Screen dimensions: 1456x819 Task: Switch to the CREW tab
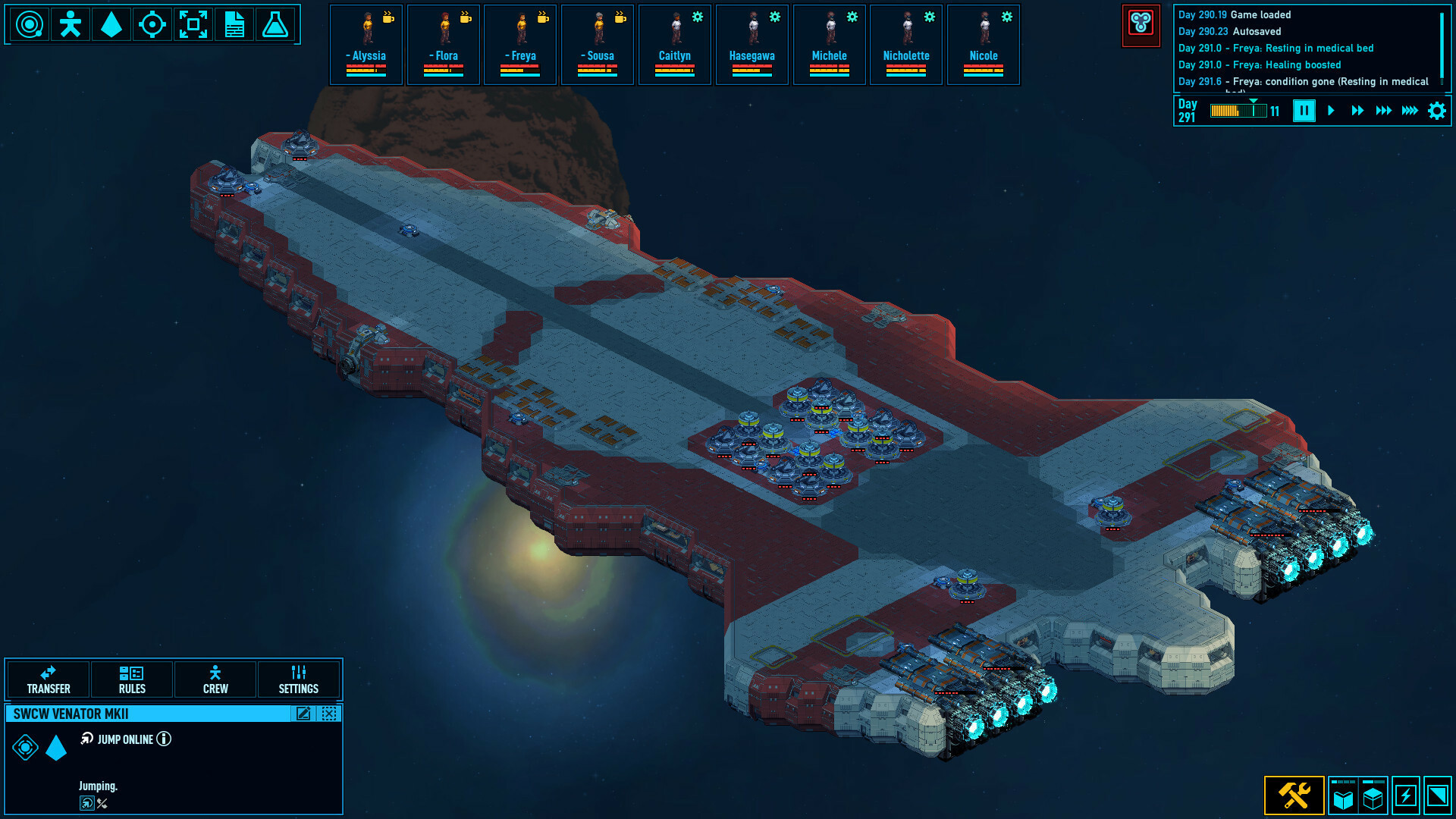click(215, 679)
